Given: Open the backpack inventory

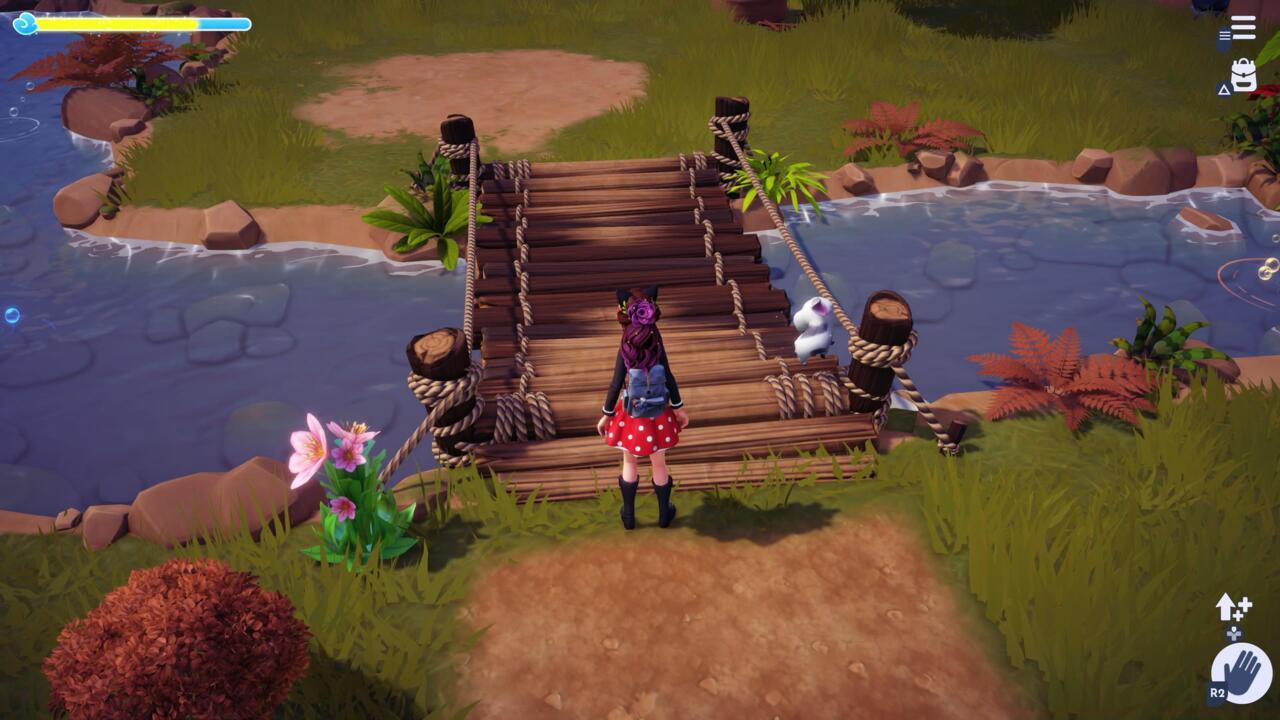Looking at the screenshot, I should tap(1243, 75).
